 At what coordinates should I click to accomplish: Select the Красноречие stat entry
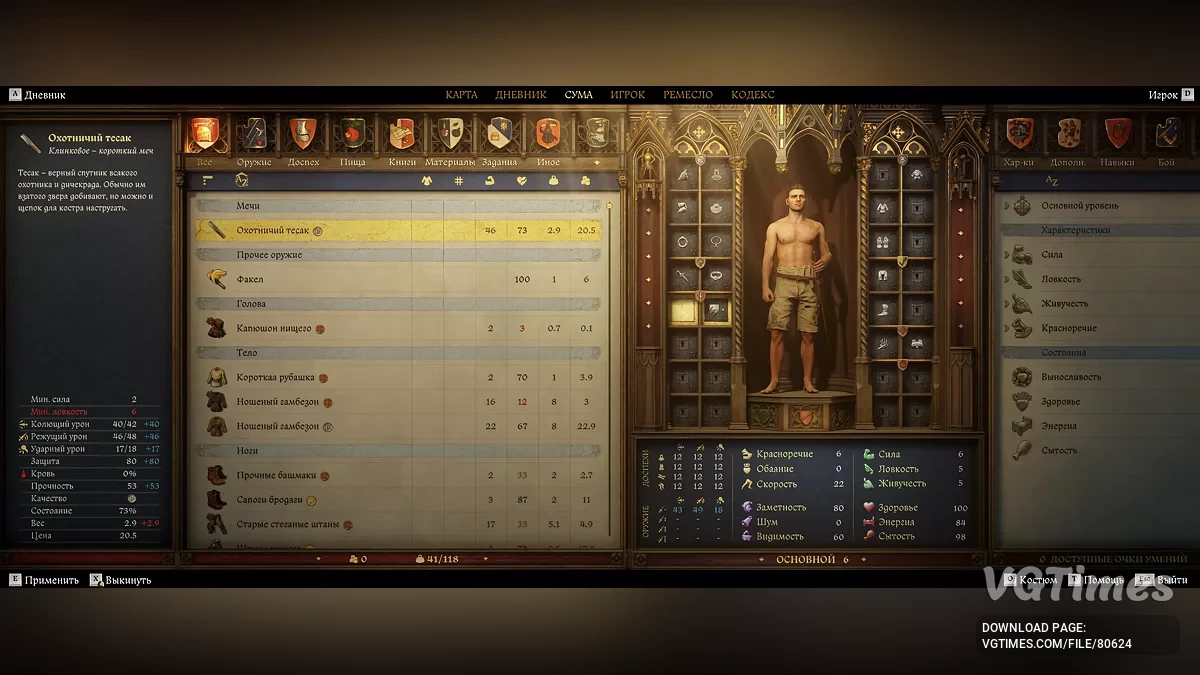tap(1070, 328)
